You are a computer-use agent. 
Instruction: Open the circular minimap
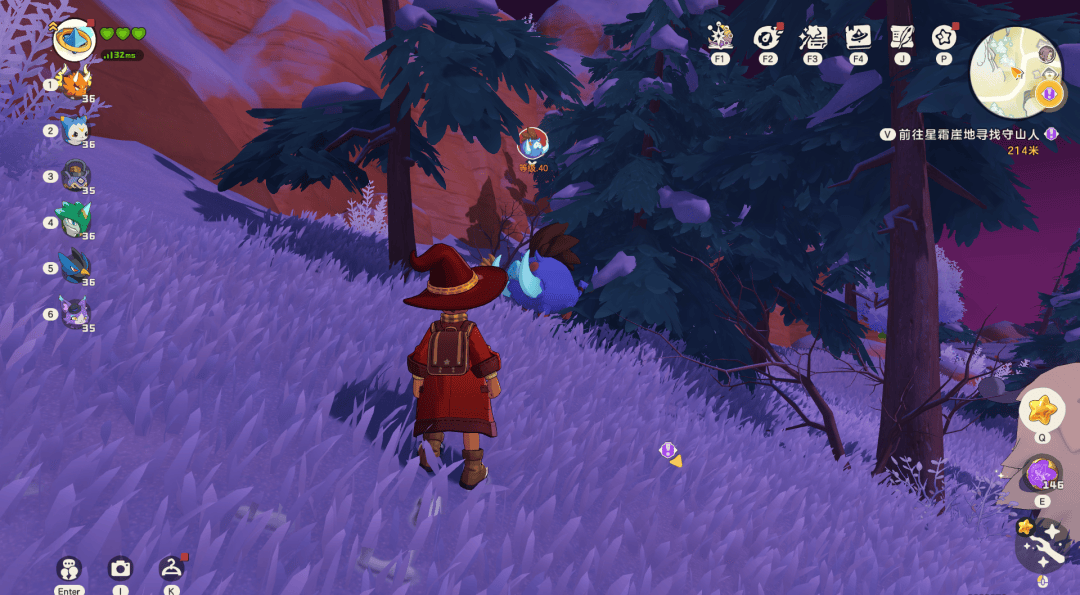pos(1015,70)
